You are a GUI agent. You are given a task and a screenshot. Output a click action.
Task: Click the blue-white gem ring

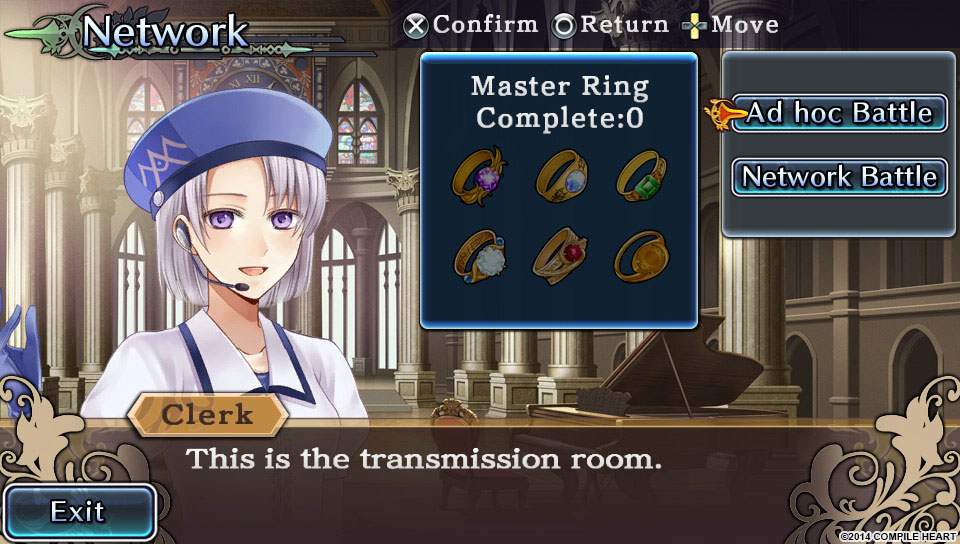560,173
